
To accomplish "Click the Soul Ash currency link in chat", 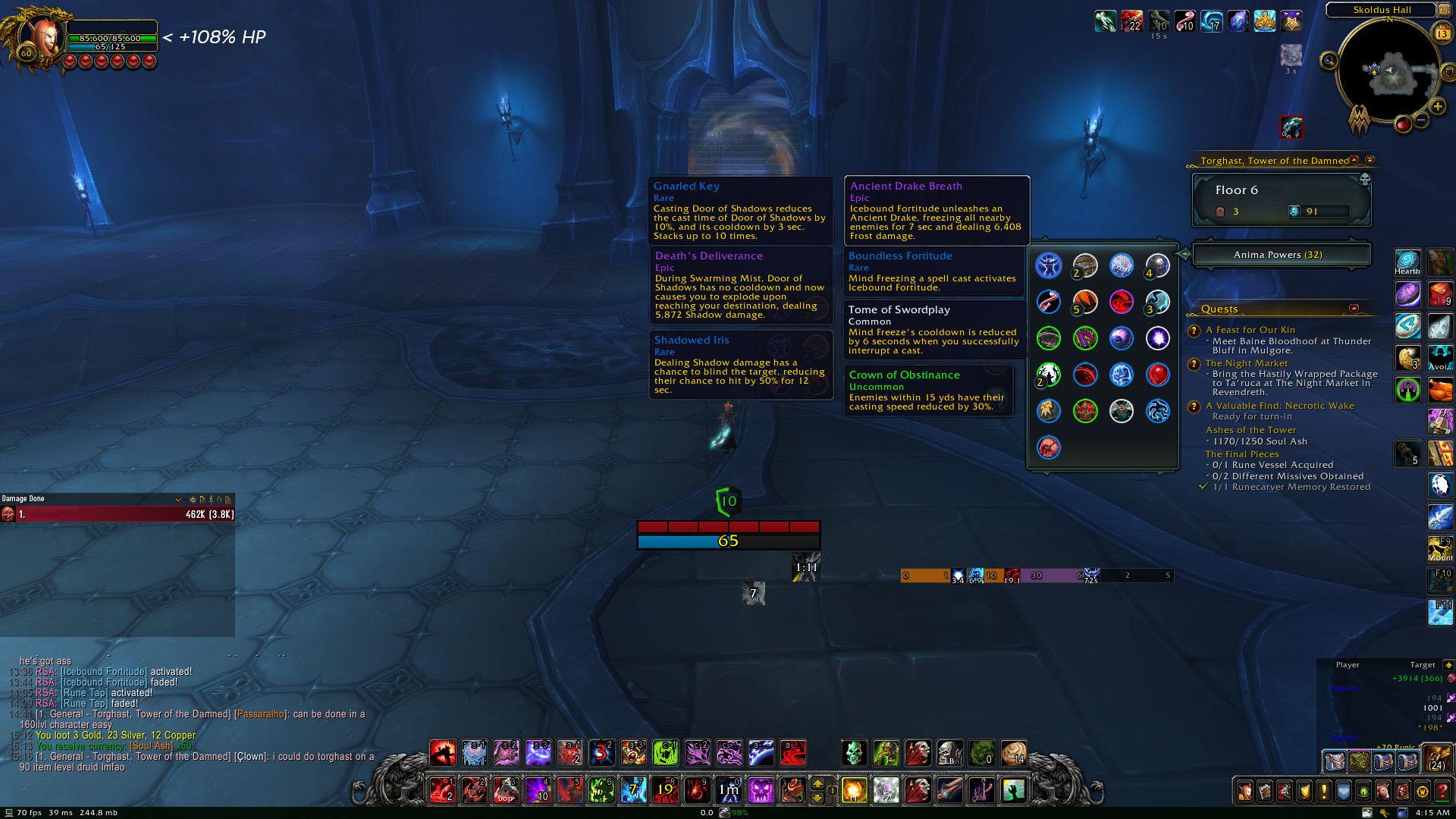I will click(149, 746).
